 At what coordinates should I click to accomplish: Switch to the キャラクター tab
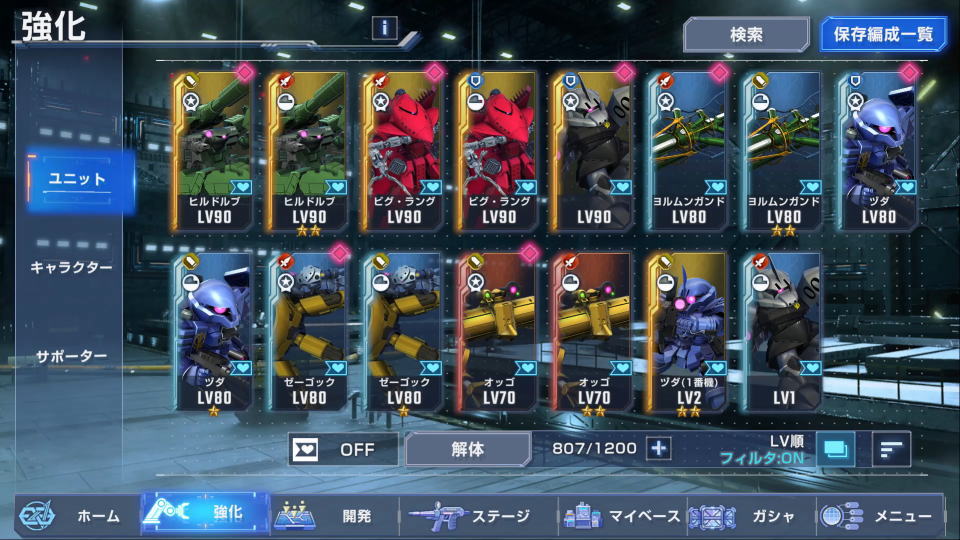coord(70,268)
